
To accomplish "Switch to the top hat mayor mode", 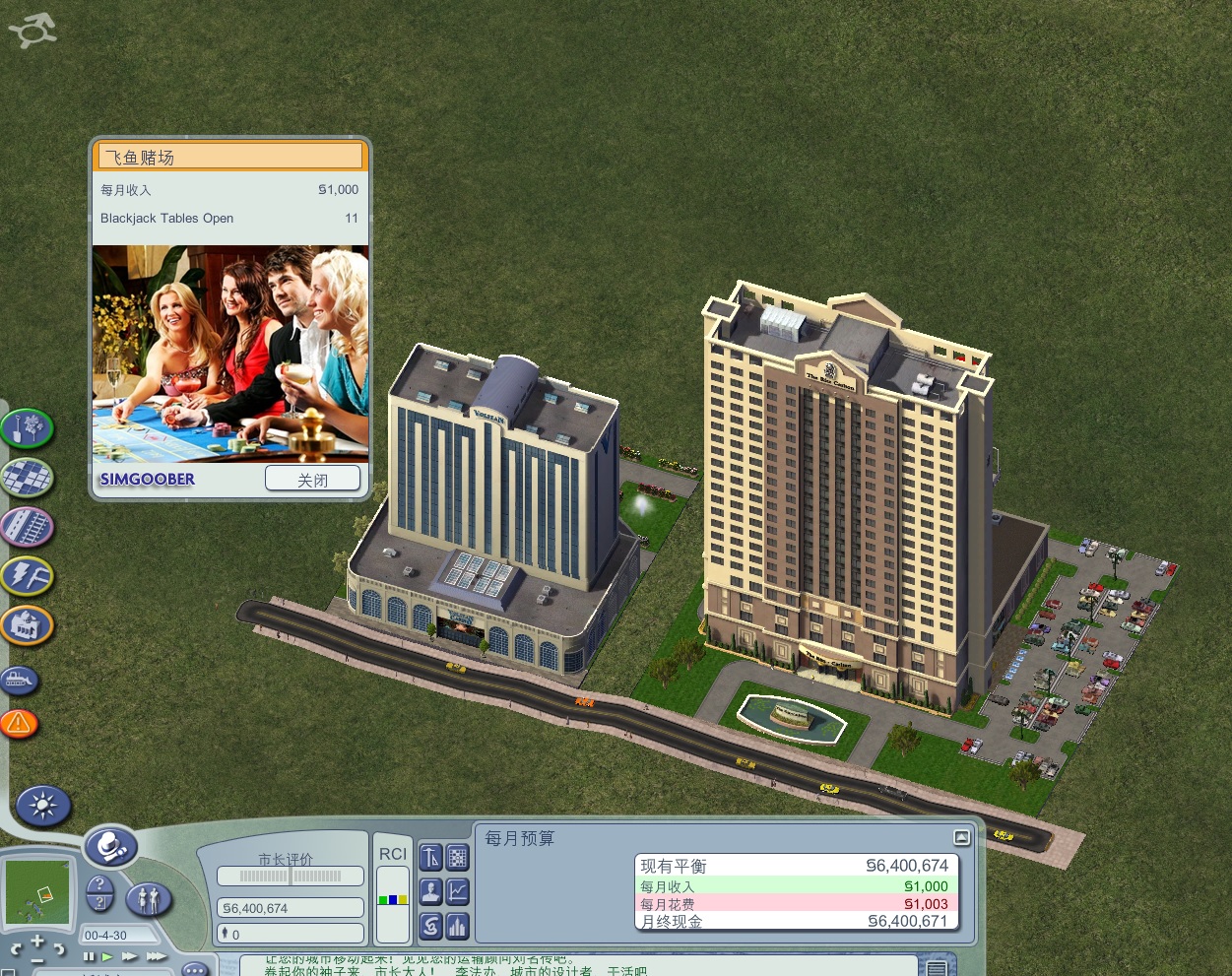I will [x=109, y=846].
